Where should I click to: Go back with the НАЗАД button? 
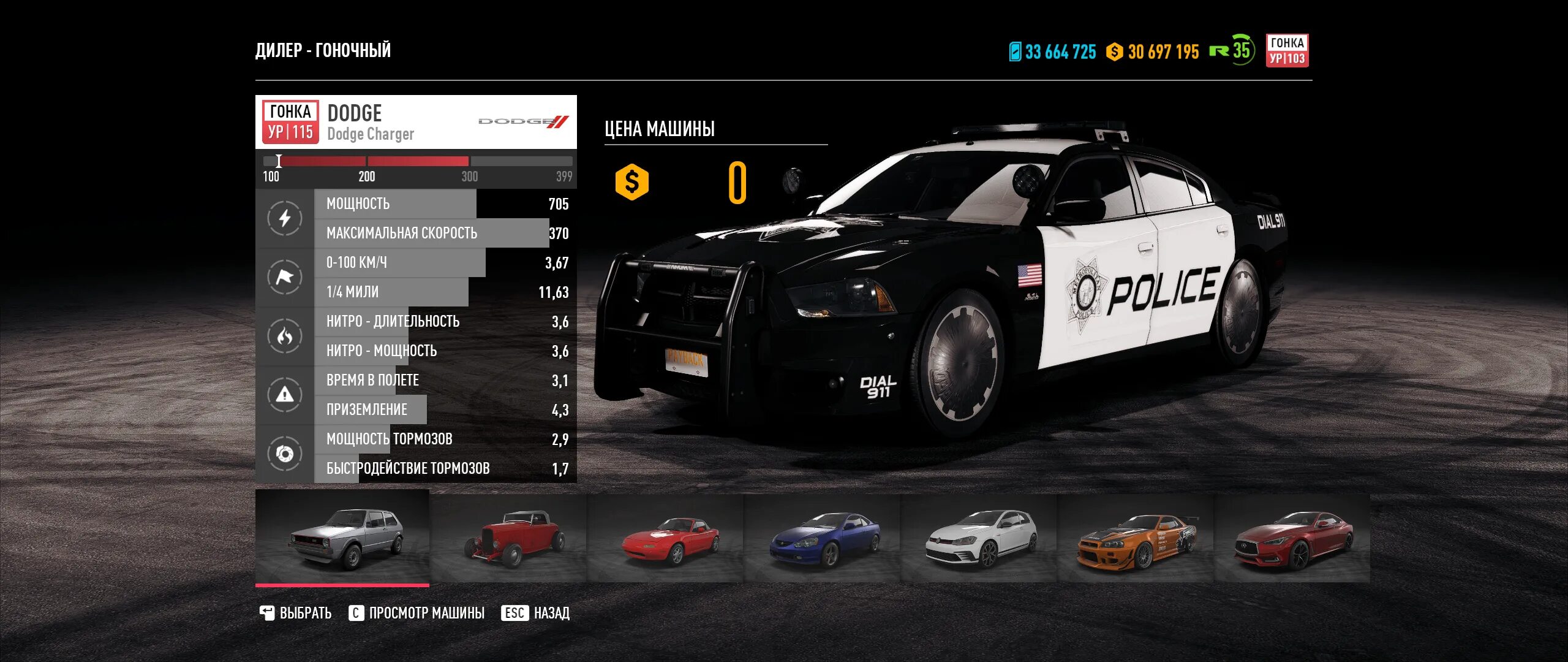point(536,613)
